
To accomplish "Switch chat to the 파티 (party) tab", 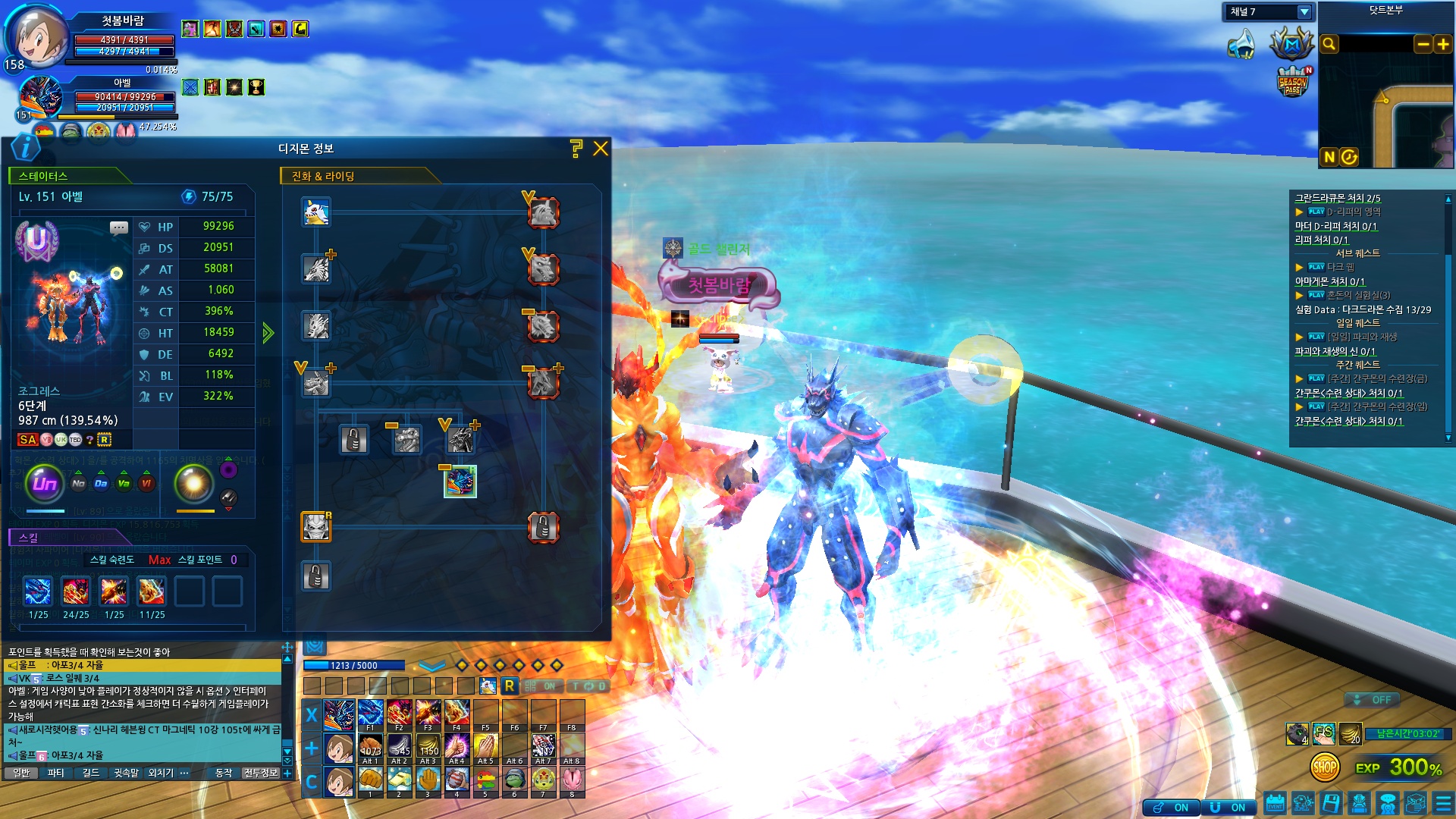I will pos(55,773).
